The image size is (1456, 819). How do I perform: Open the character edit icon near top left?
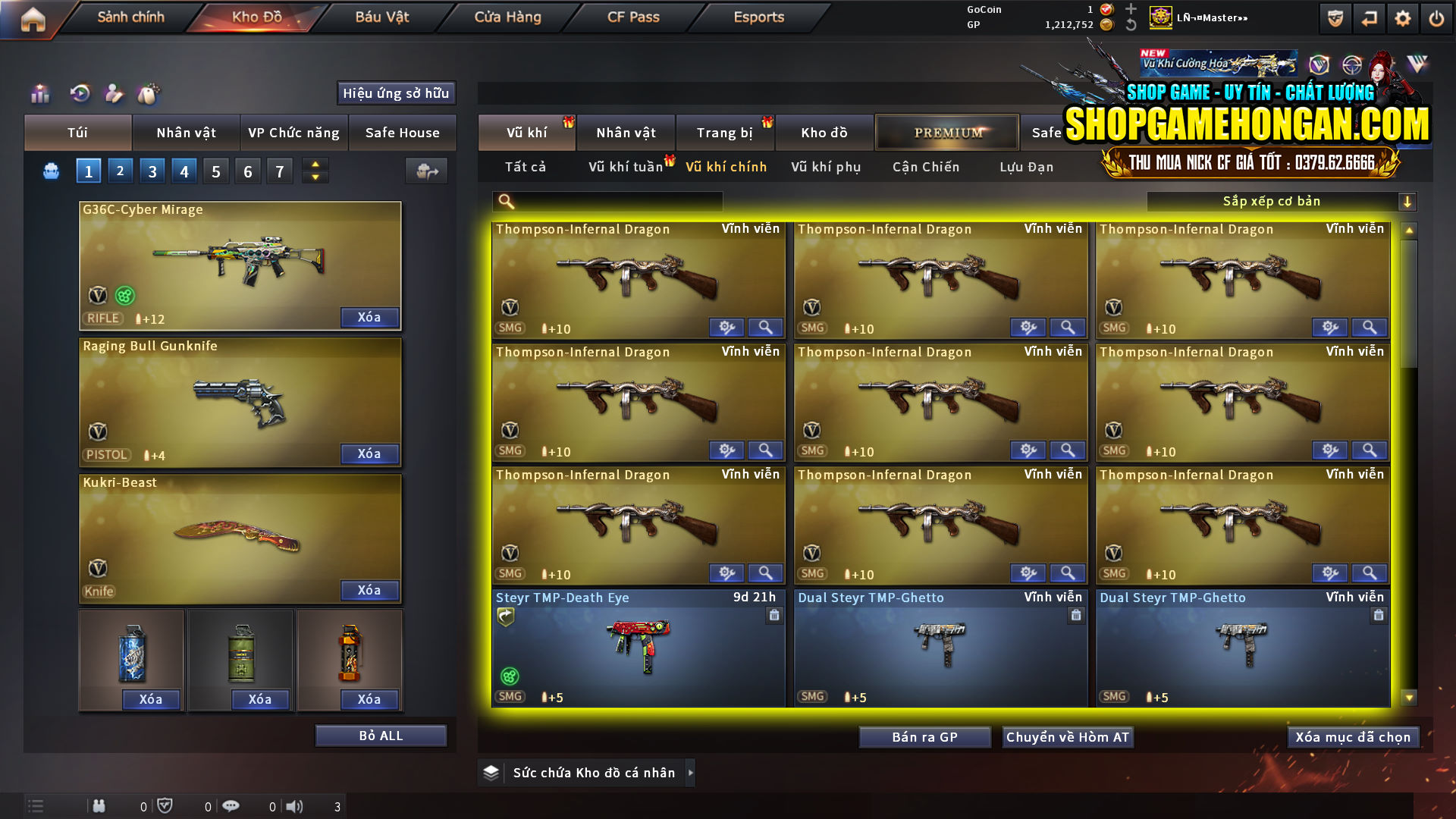115,93
